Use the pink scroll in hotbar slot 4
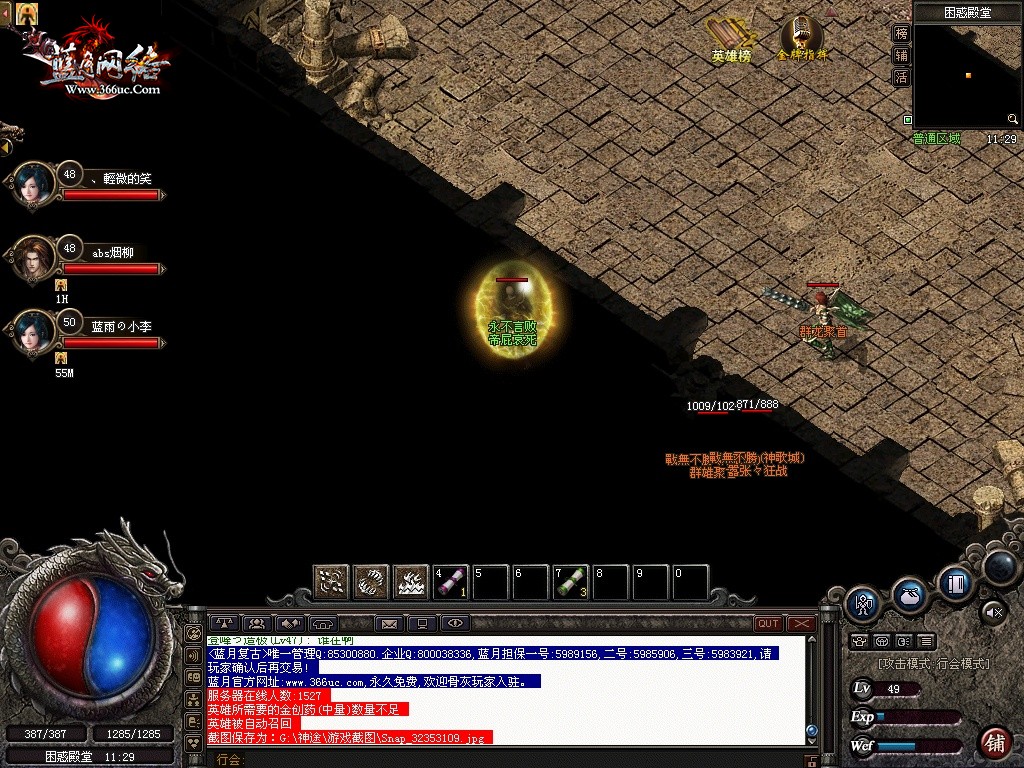Image resolution: width=1024 pixels, height=768 pixels. (x=451, y=582)
